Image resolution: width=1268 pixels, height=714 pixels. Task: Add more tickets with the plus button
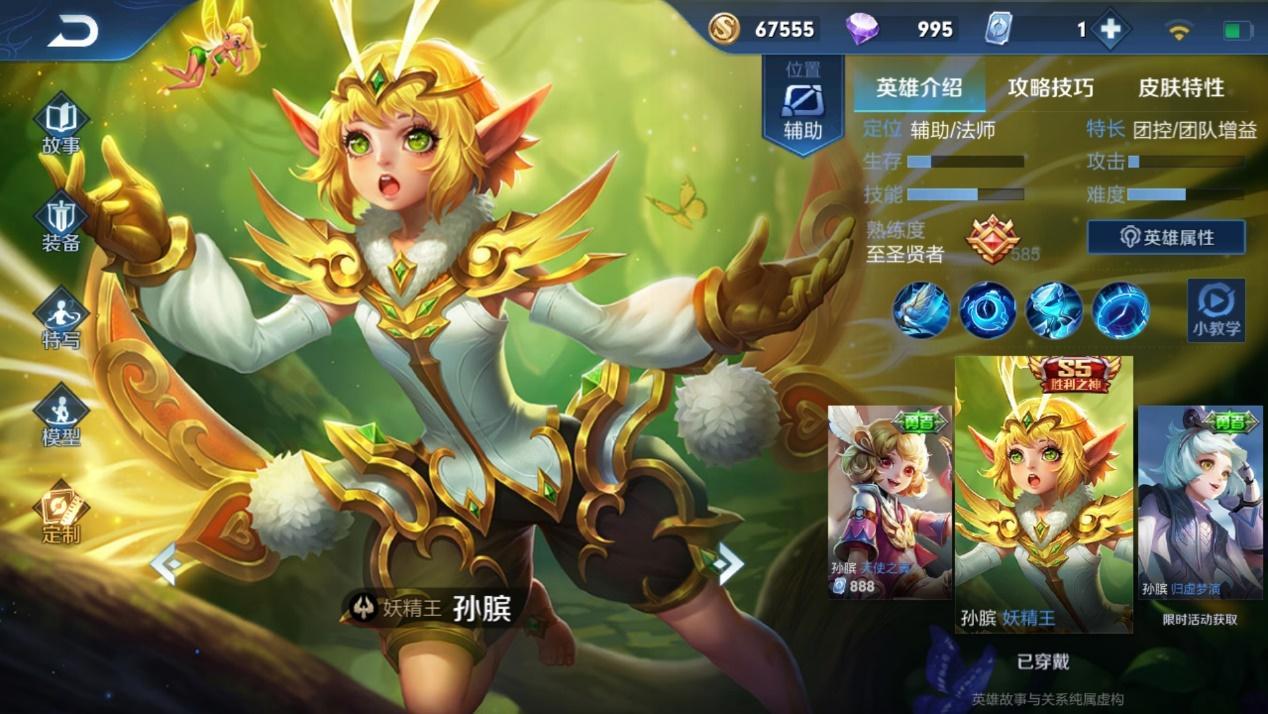pyautogui.click(x=1110, y=30)
